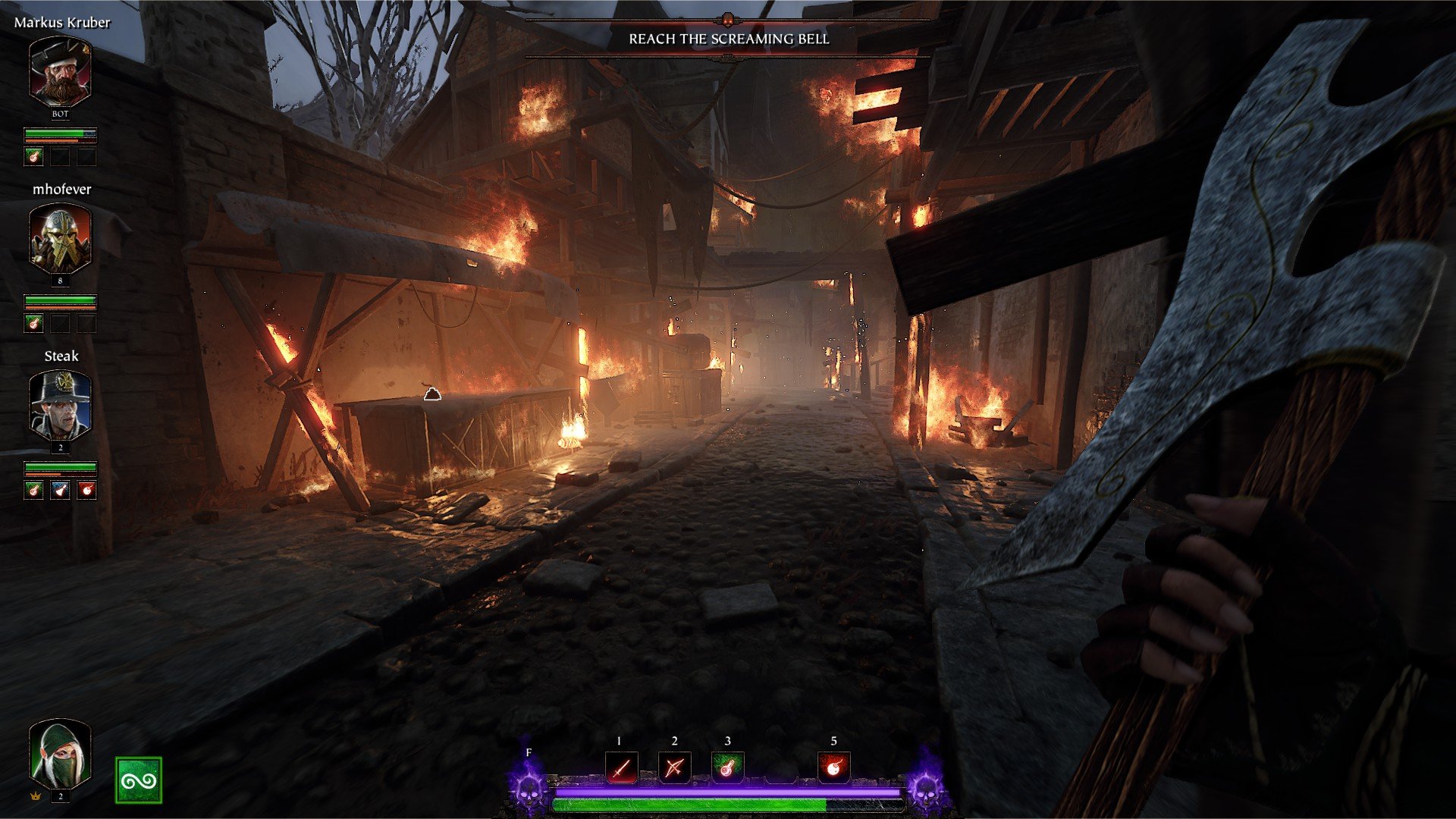Select the healing draught slot in hotbar
The image size is (1456, 819).
727,768
